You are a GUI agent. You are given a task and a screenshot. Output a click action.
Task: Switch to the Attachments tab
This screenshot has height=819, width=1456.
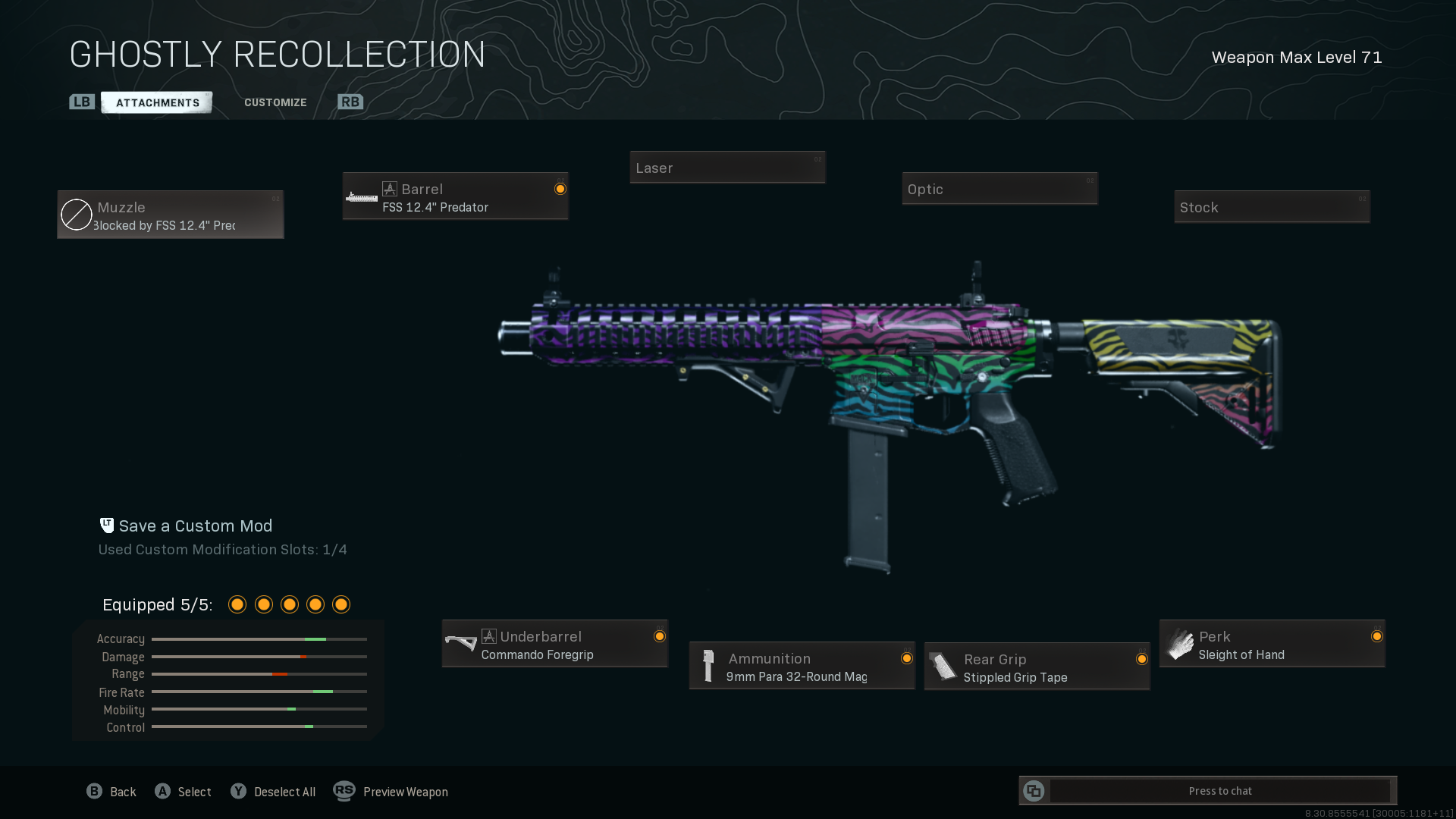pos(157,102)
